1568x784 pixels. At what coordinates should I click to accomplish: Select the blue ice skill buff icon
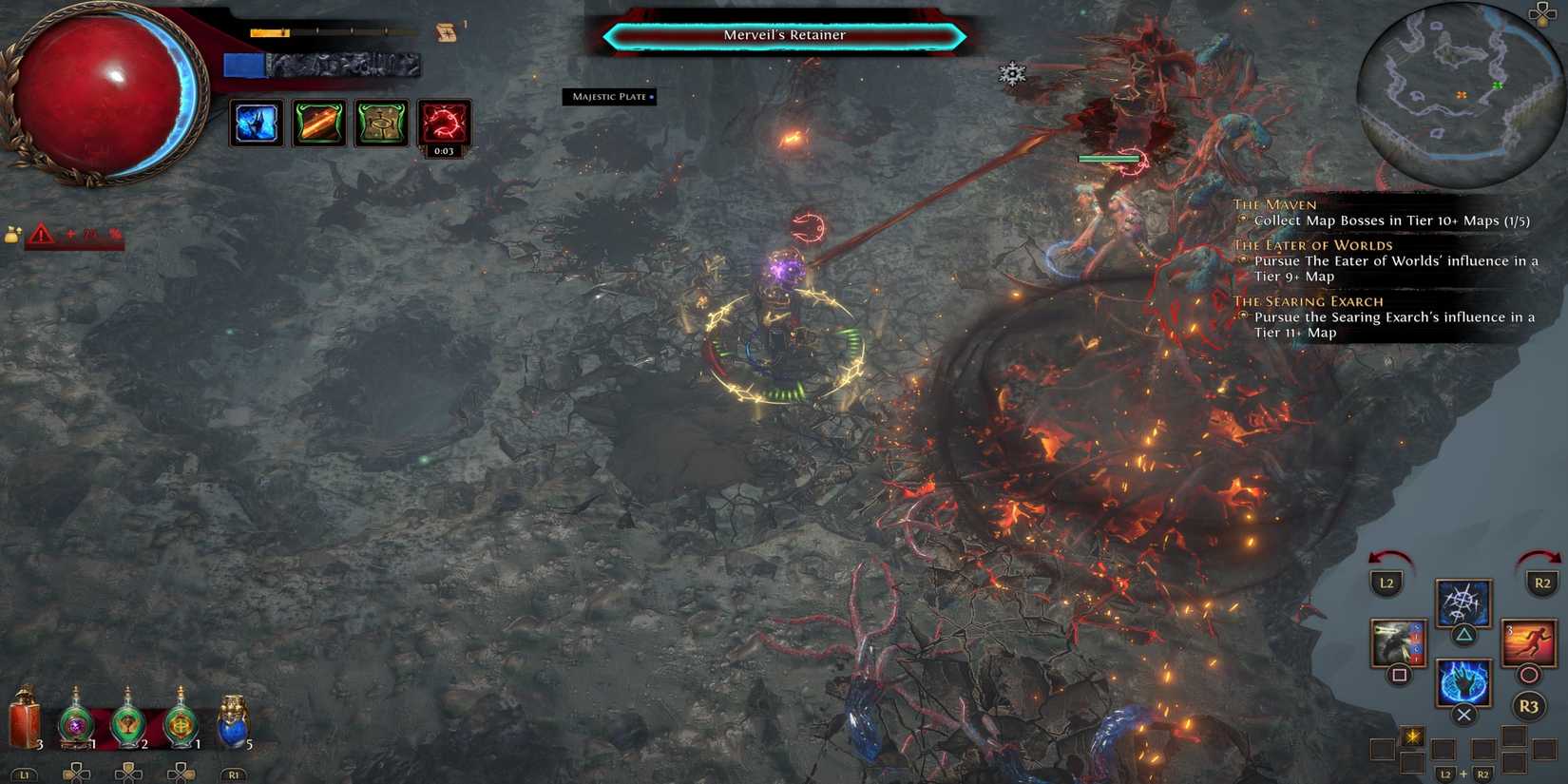click(255, 123)
